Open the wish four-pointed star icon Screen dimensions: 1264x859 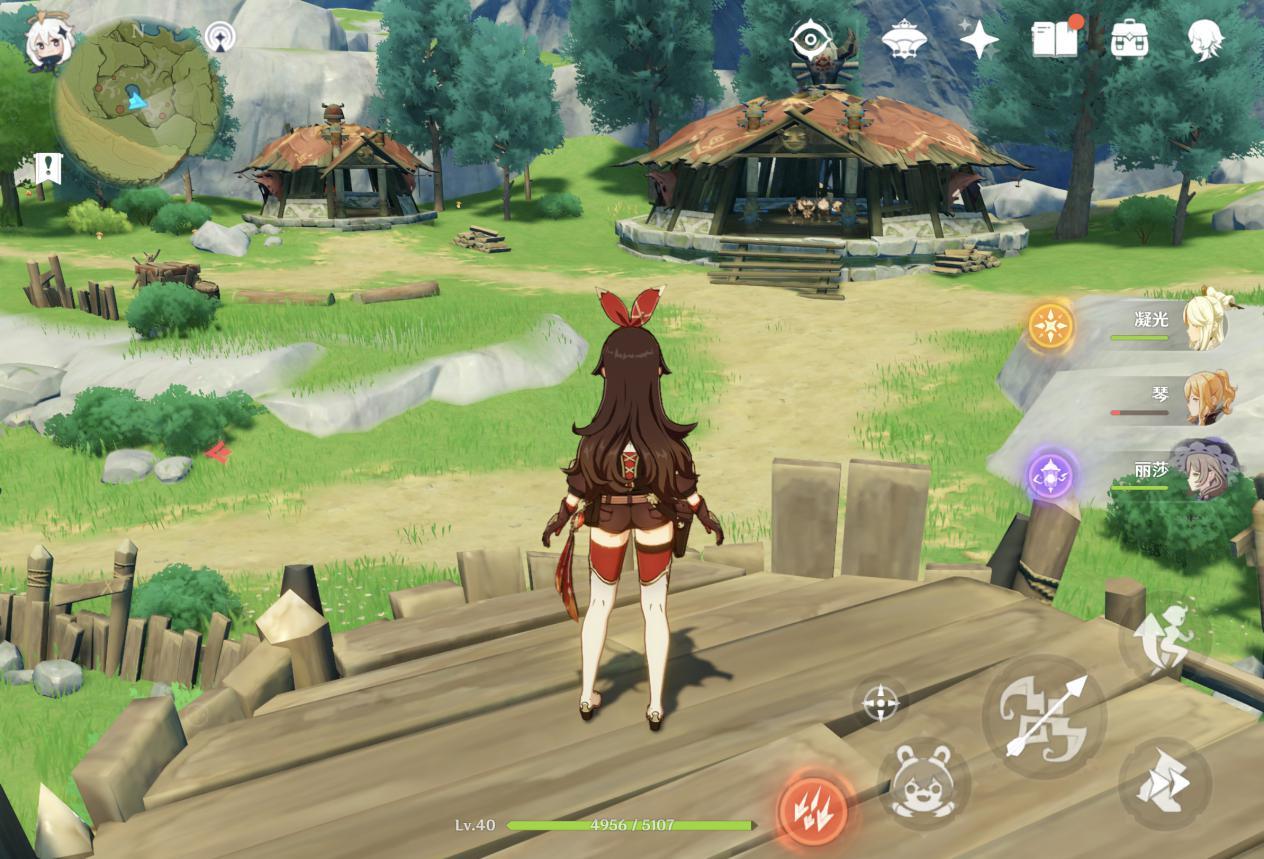979,40
